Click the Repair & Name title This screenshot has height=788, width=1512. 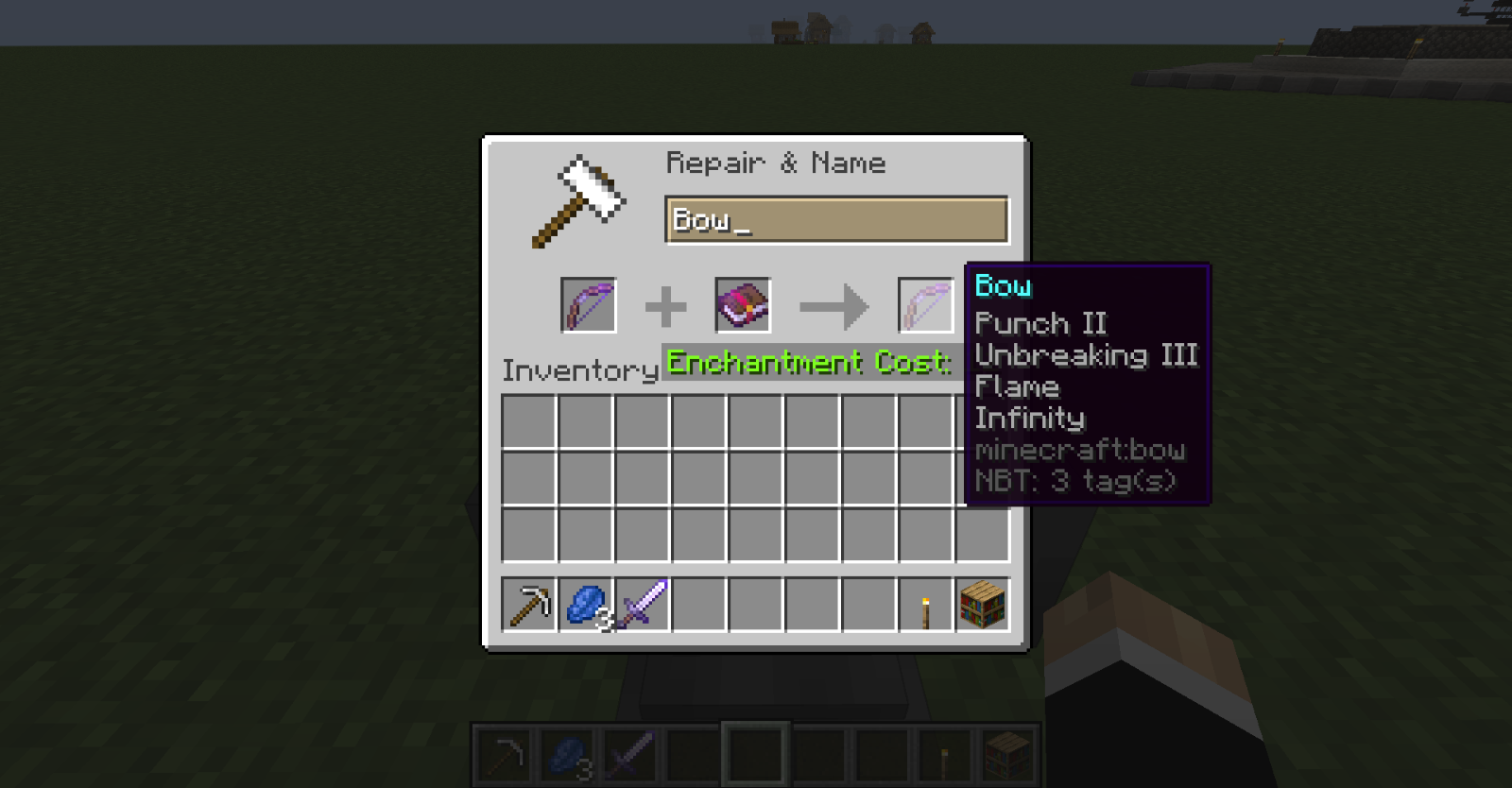(x=777, y=163)
